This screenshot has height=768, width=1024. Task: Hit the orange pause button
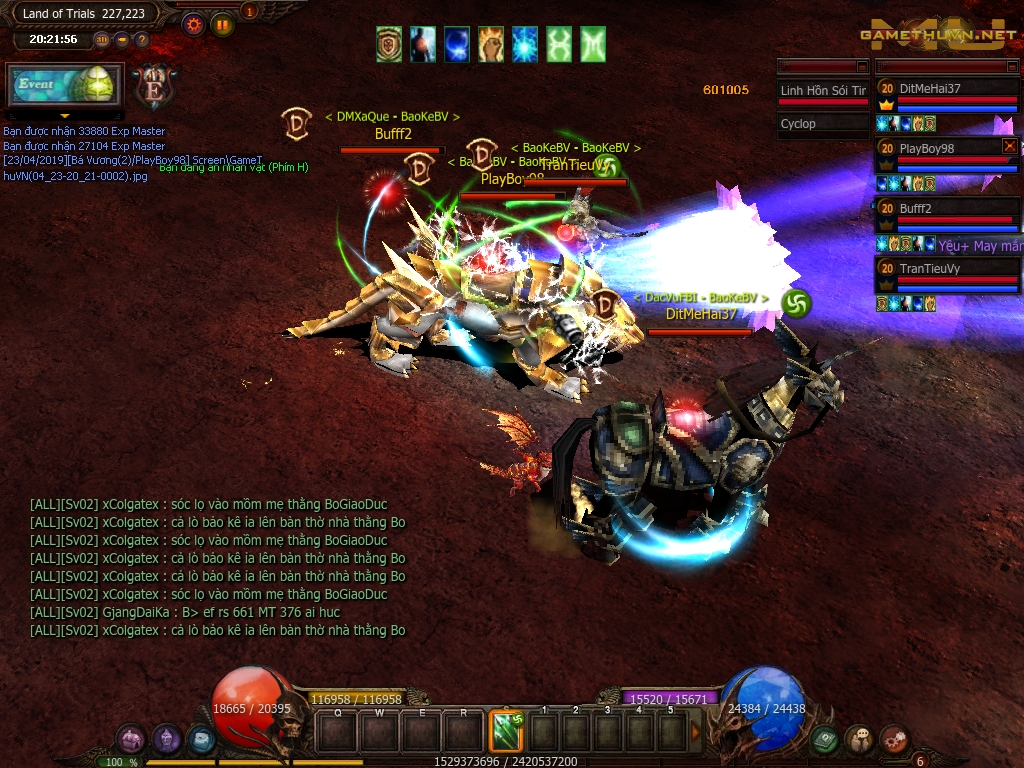[x=222, y=25]
